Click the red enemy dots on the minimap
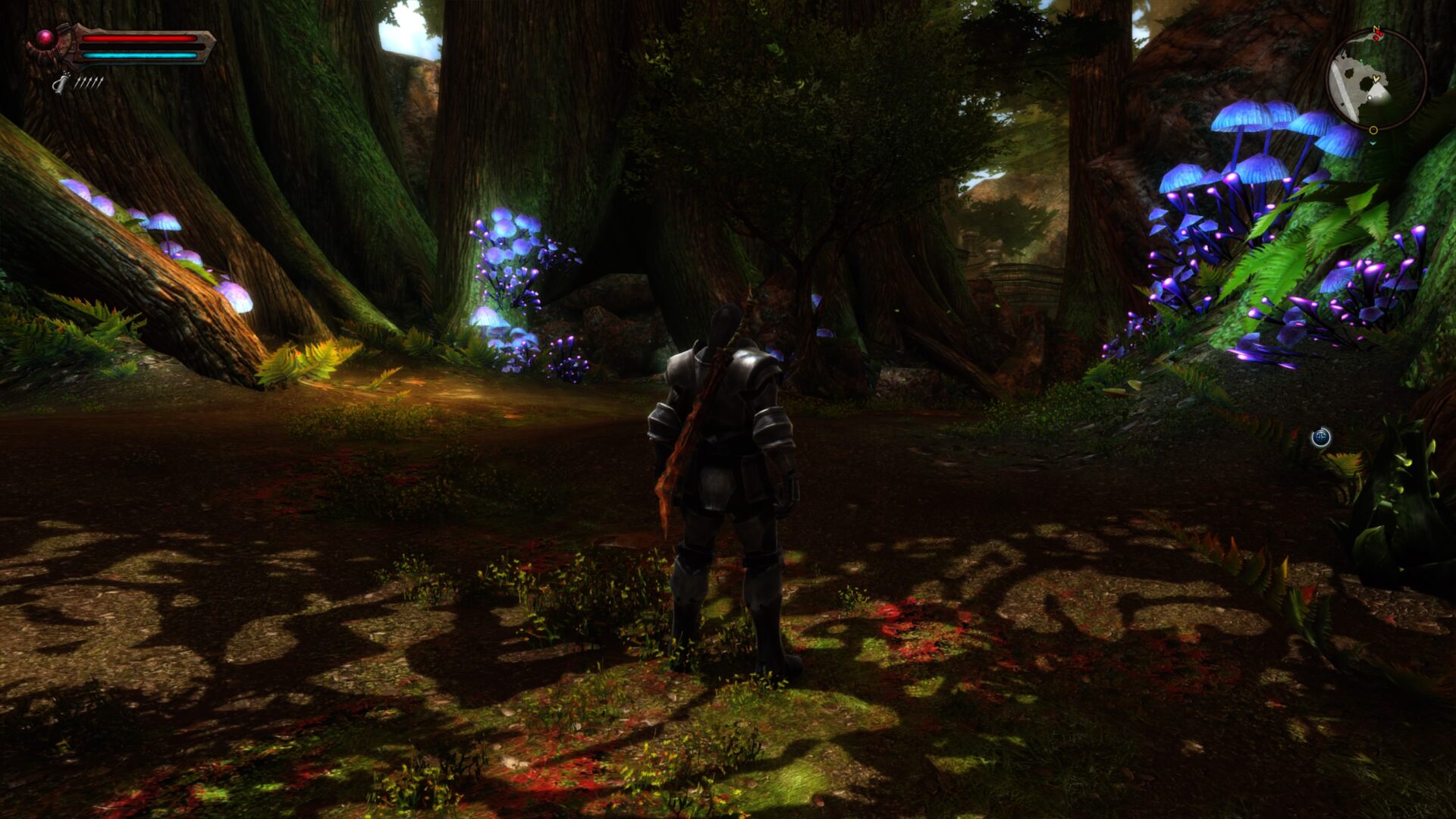This screenshot has width=1456, height=819. pos(1376,35)
